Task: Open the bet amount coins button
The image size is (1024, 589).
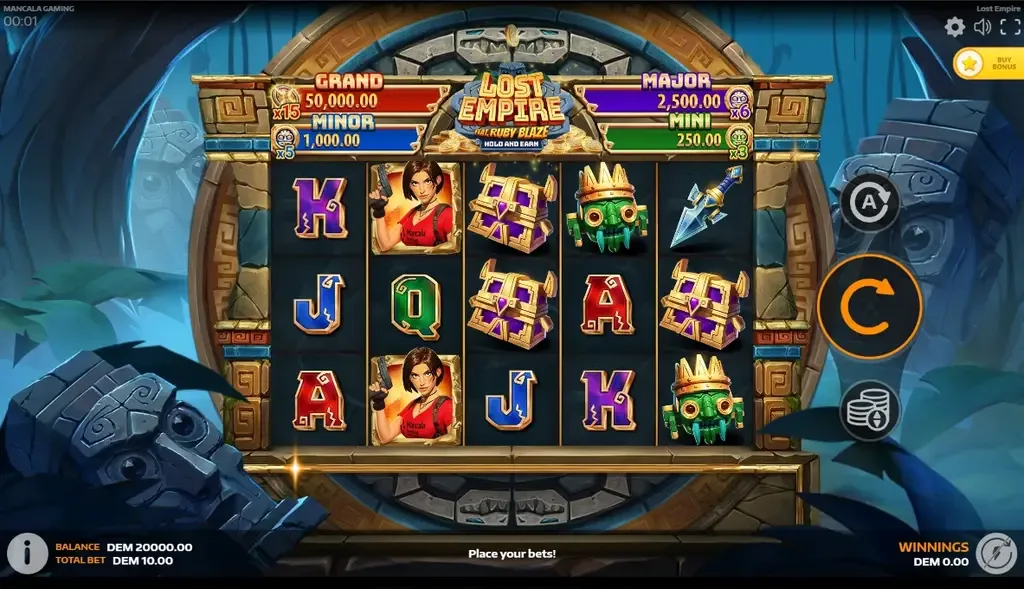Action: pyautogui.click(x=869, y=410)
